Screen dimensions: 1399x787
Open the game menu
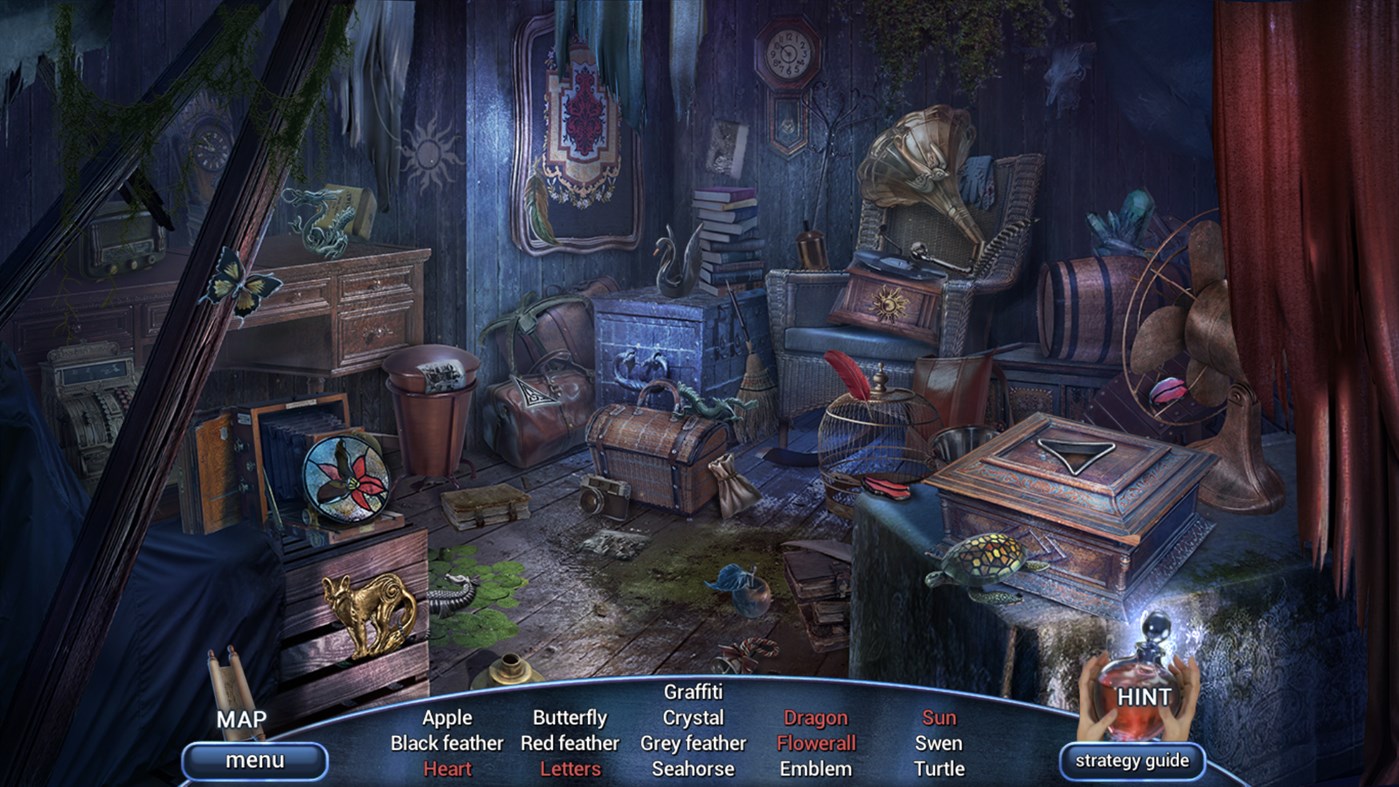[253, 760]
